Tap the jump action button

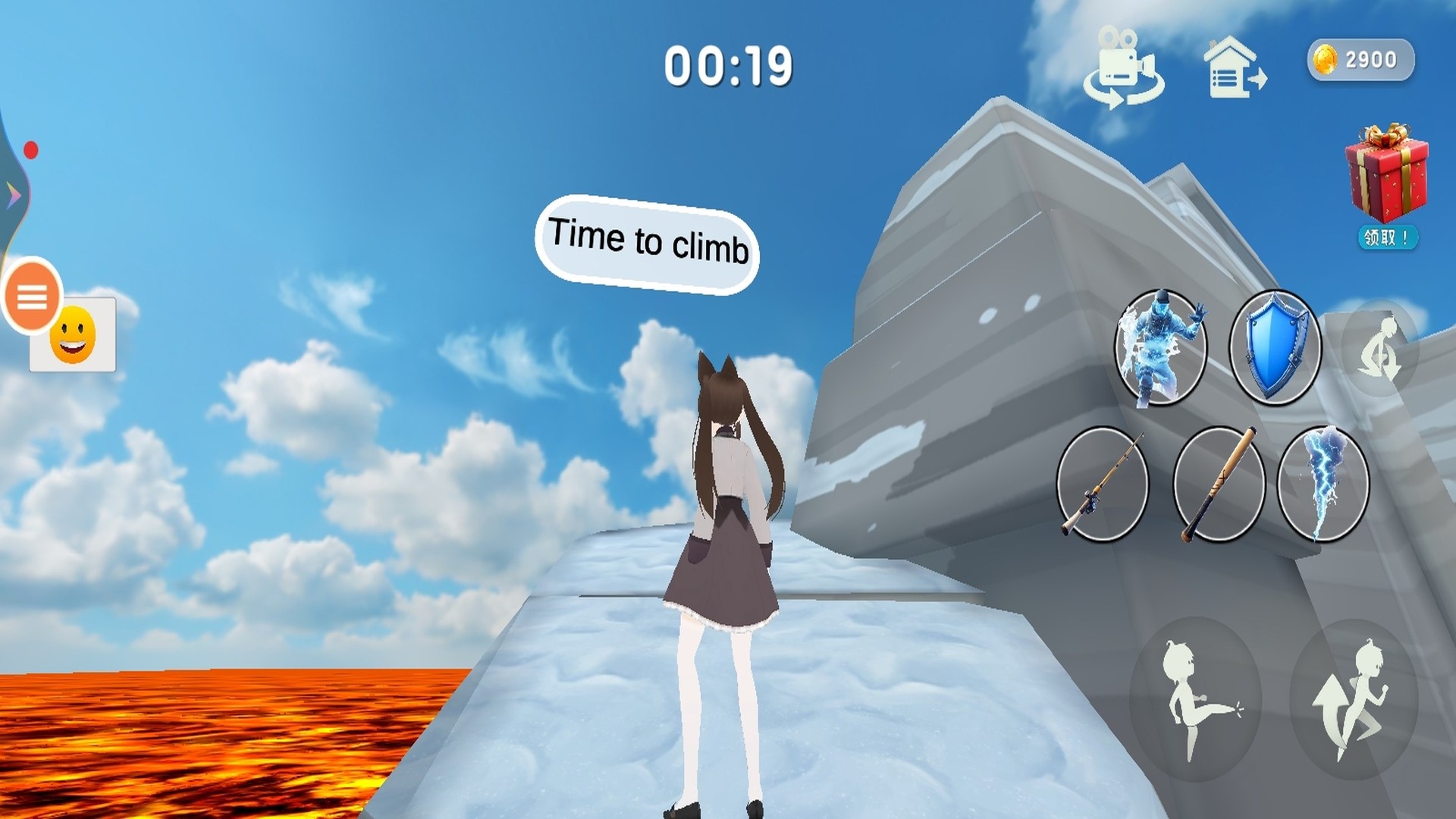click(x=1353, y=698)
